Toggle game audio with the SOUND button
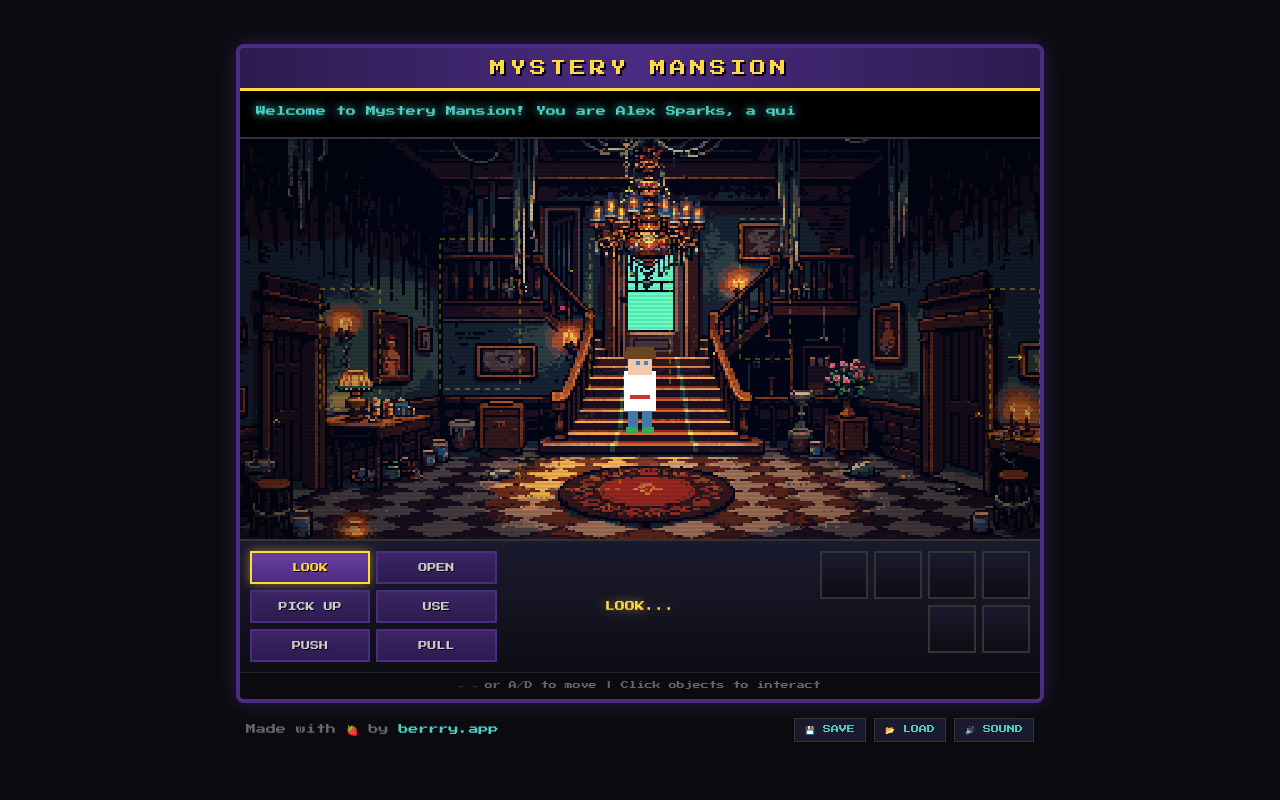The image size is (1280, 800). click(993, 729)
